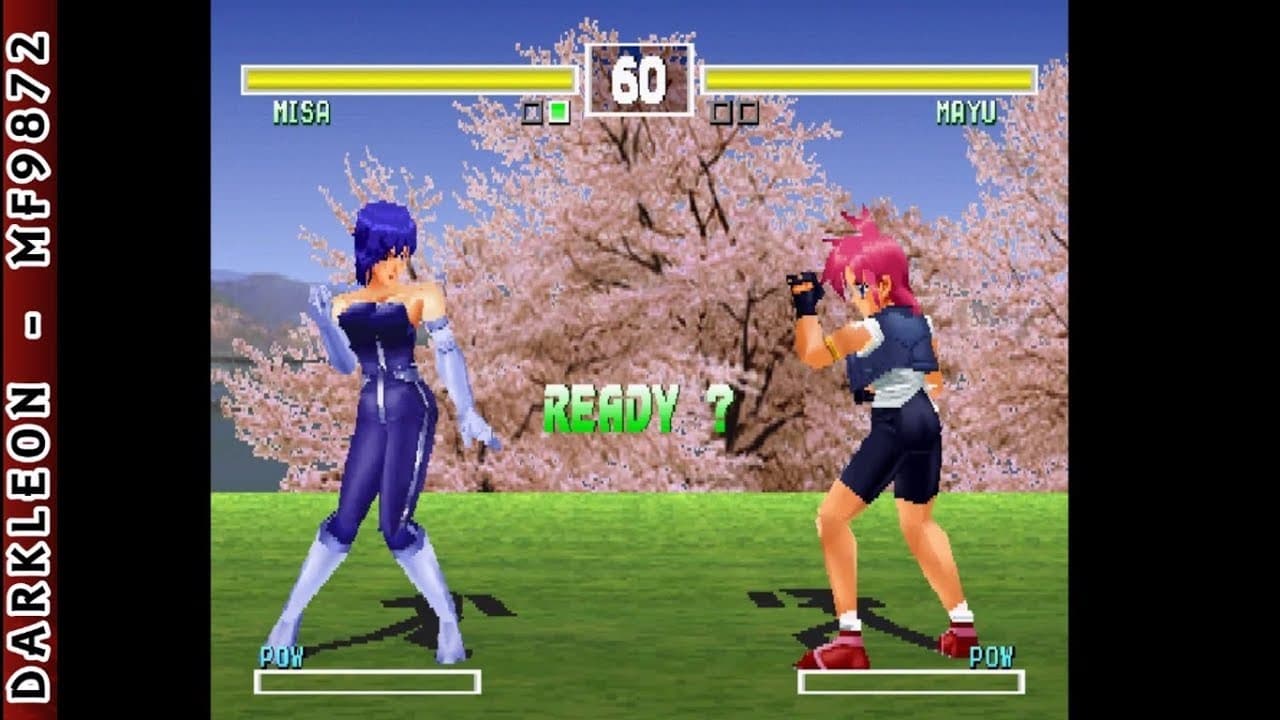This screenshot has width=1280, height=720.
Task: Click the READY ? message in the center
Action: (x=638, y=405)
